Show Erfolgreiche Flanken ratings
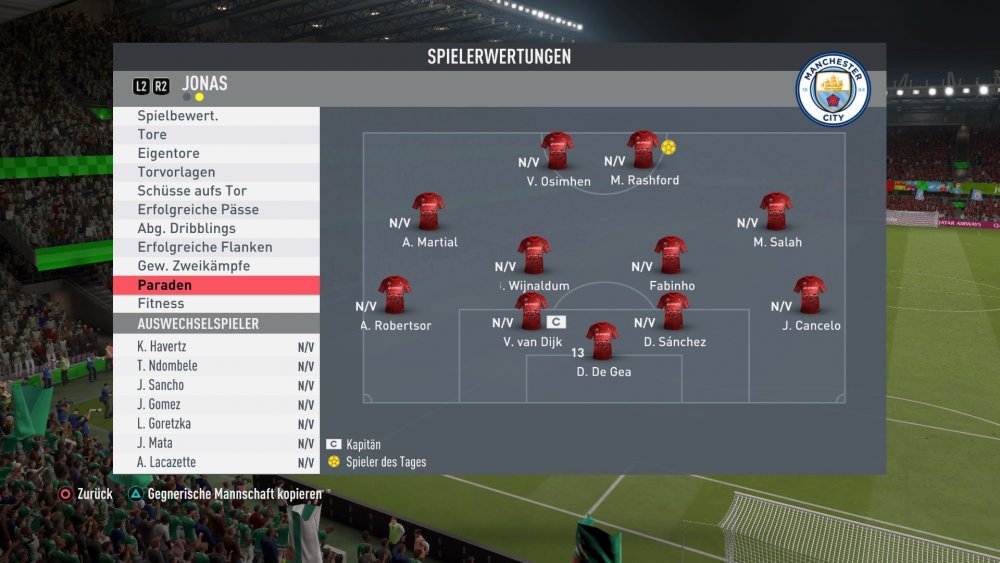Image resolution: width=1000 pixels, height=563 pixels. pyautogui.click(x=216, y=247)
